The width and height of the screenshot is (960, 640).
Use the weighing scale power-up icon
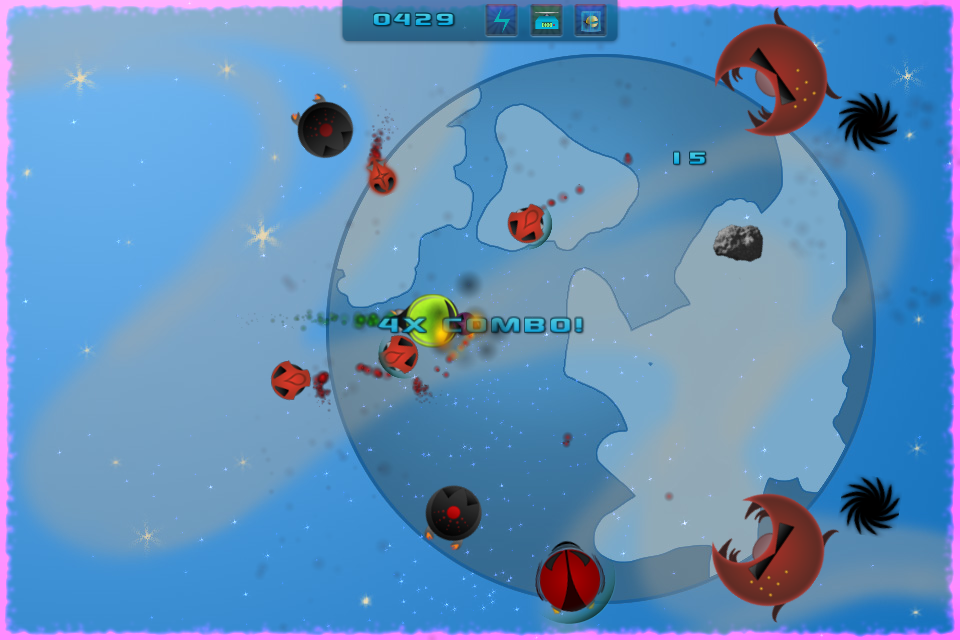tap(546, 20)
